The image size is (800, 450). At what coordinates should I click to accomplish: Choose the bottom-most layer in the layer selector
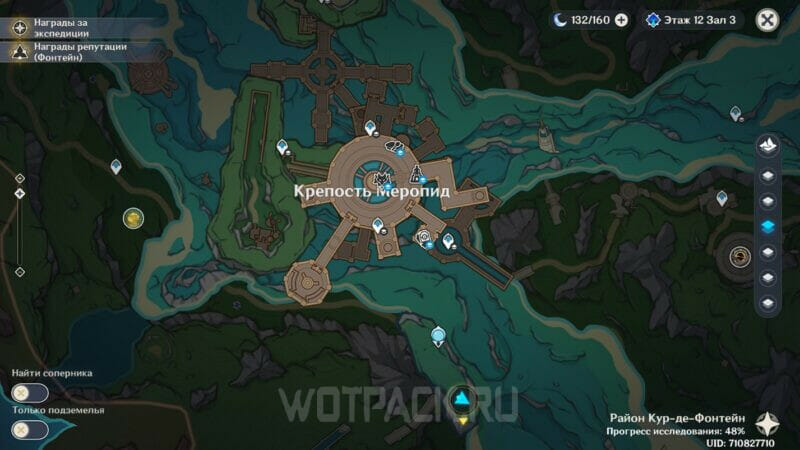pos(768,303)
